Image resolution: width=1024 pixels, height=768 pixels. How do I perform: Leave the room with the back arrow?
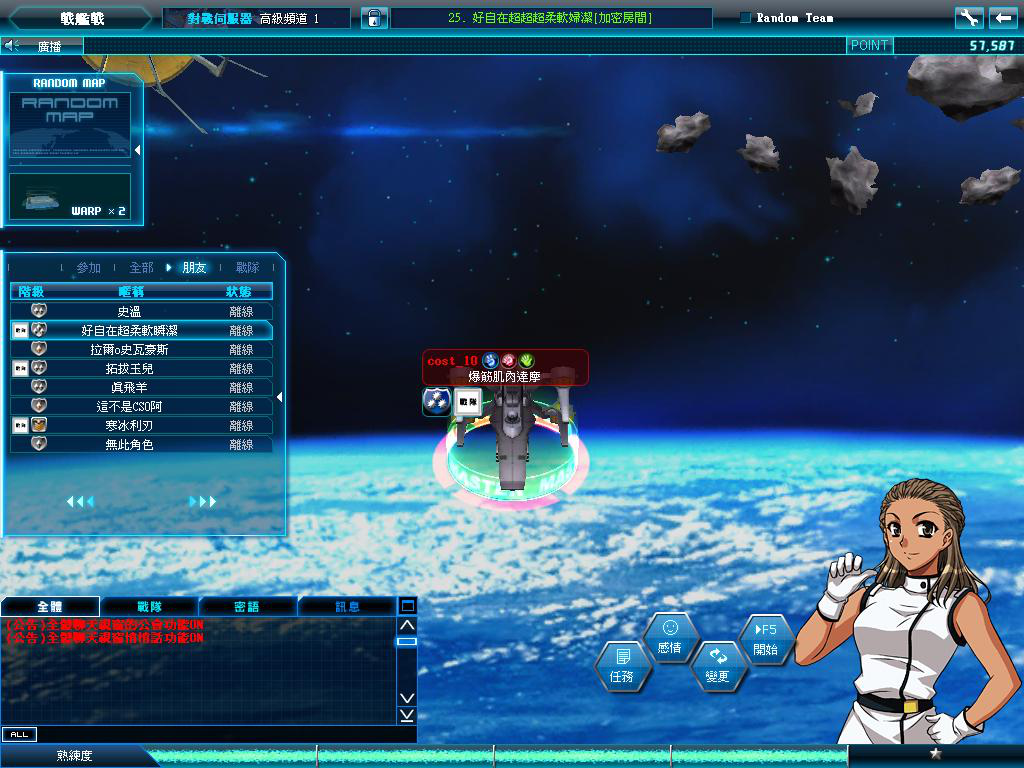(1003, 18)
